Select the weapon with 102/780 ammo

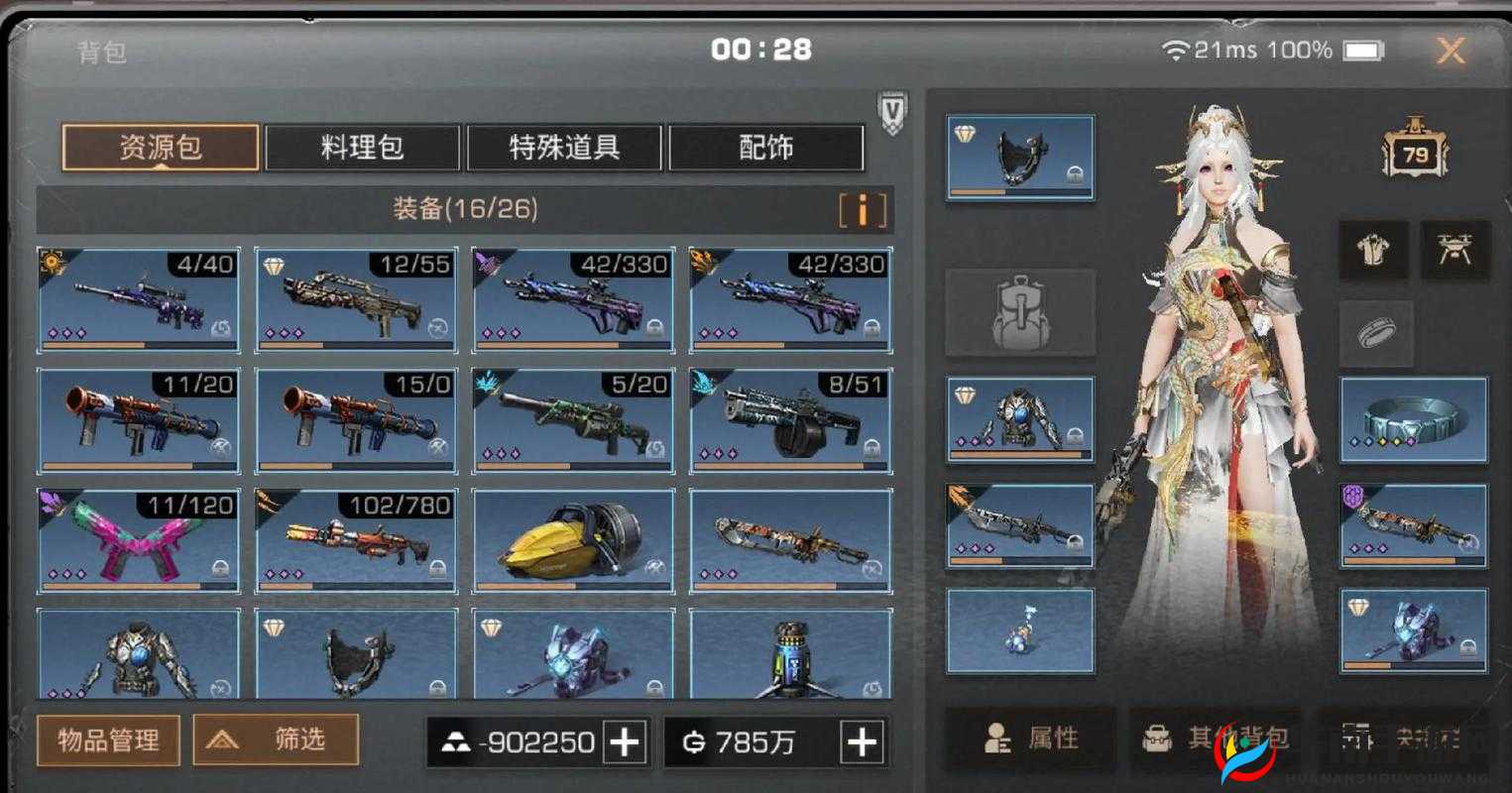point(356,540)
